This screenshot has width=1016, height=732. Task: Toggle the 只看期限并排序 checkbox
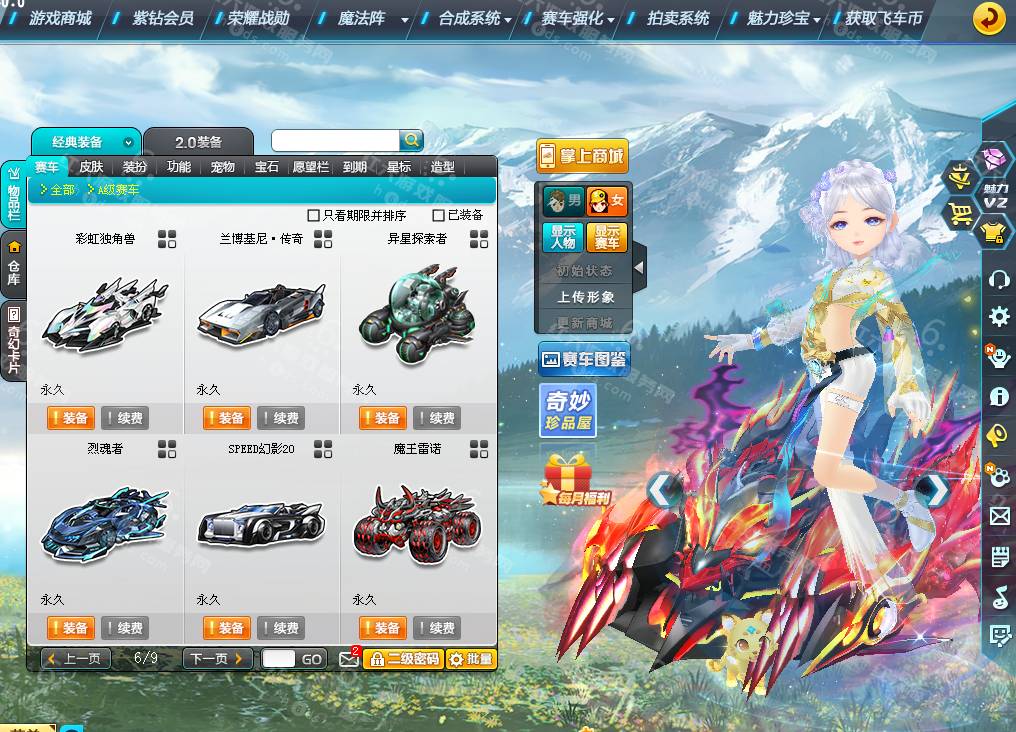pyautogui.click(x=314, y=215)
